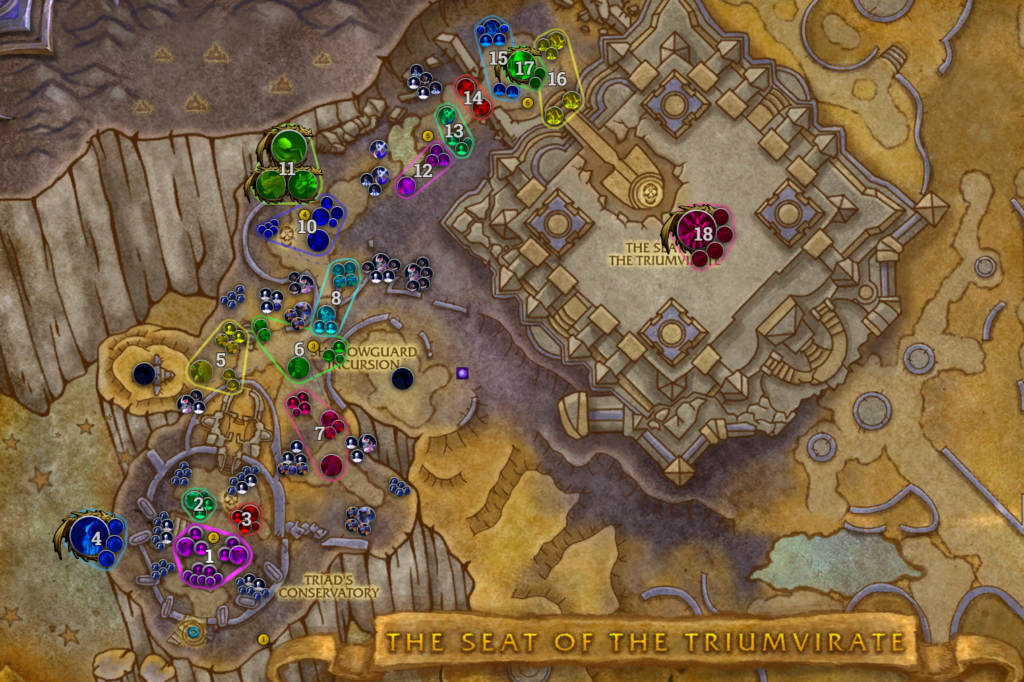This screenshot has height=682, width=1024.
Task: Select the green pull 13 group
Action: pyautogui.click(x=454, y=130)
